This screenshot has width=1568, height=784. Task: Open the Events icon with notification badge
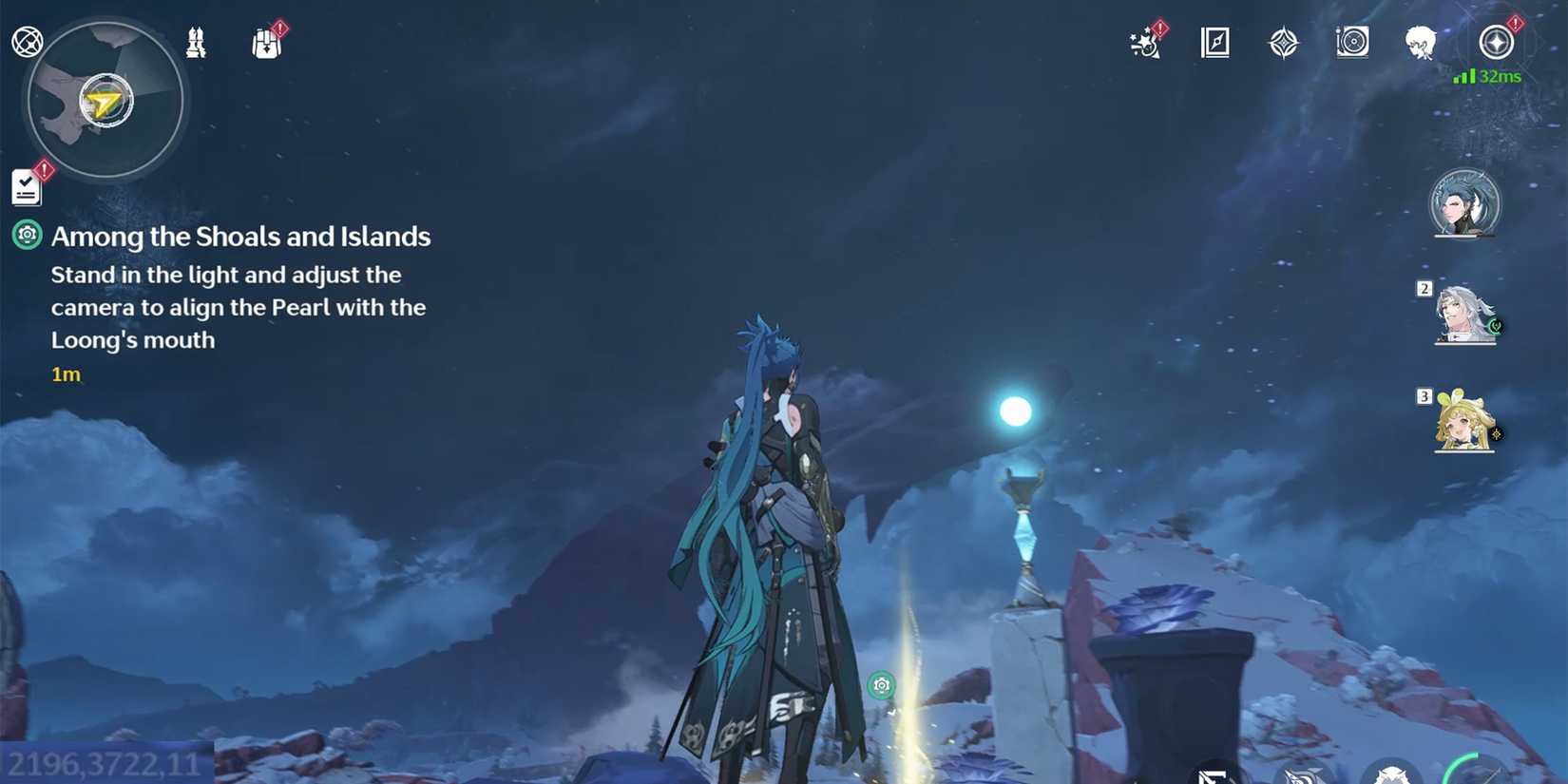(x=1143, y=42)
